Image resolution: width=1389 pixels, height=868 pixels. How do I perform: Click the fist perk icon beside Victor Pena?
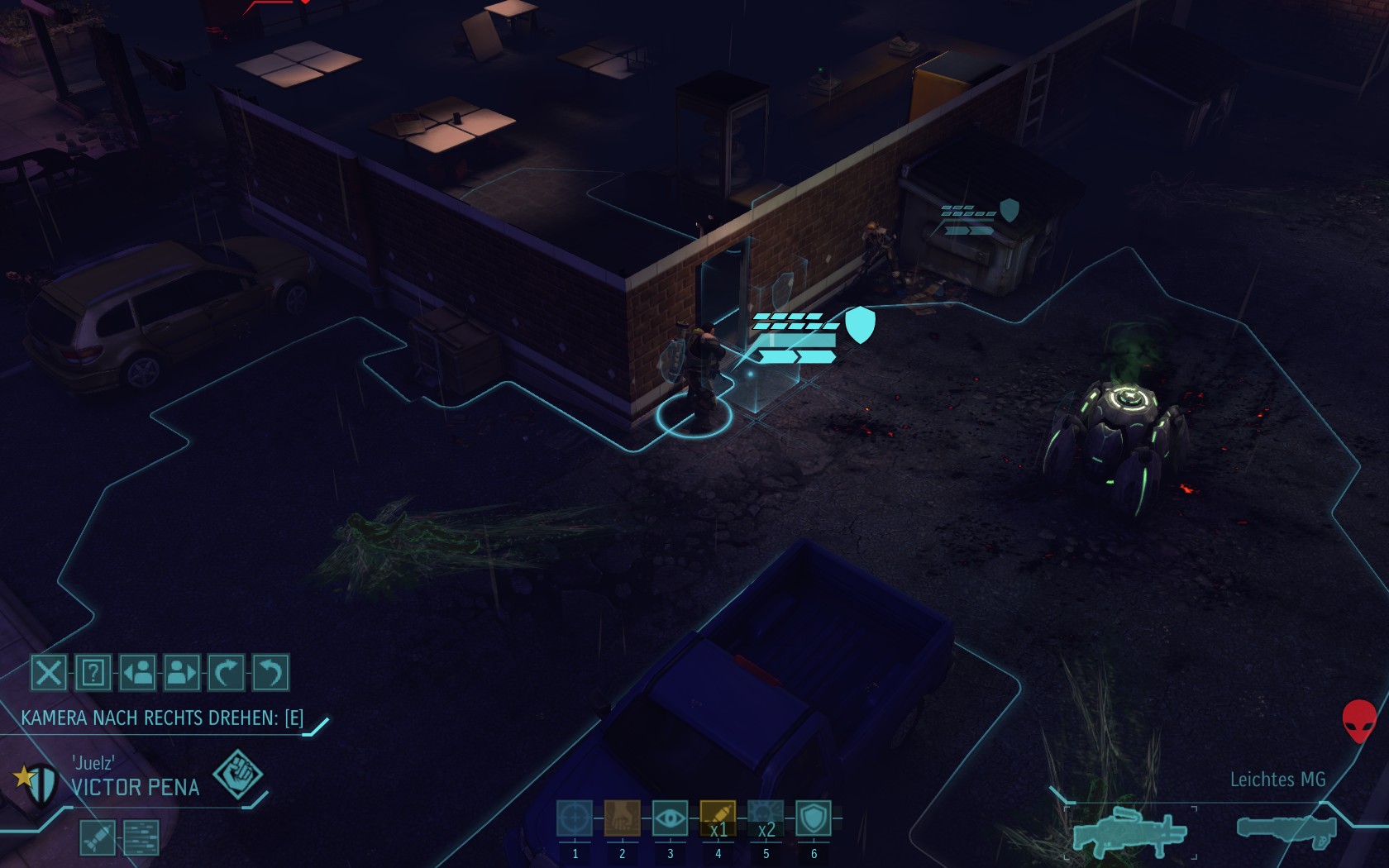click(x=237, y=775)
